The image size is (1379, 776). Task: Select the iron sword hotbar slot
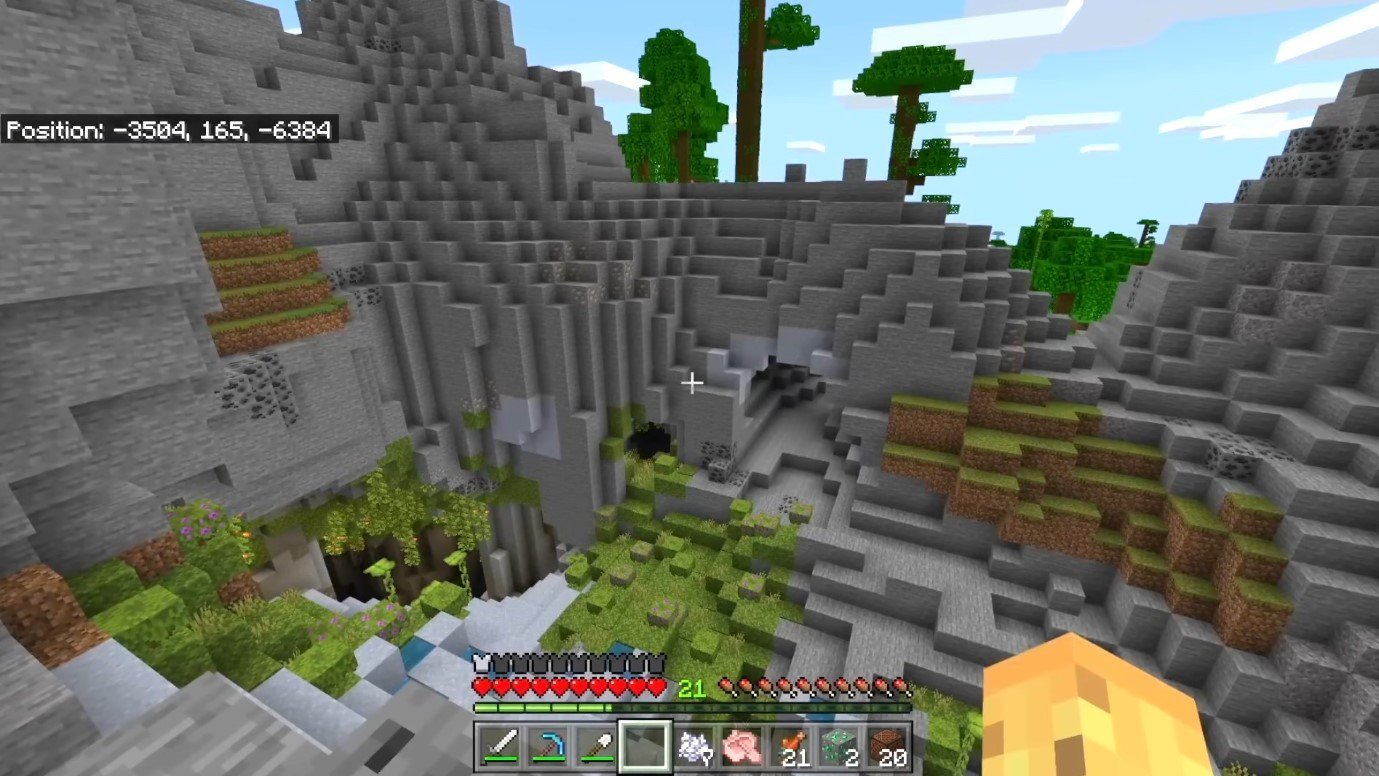[498, 747]
